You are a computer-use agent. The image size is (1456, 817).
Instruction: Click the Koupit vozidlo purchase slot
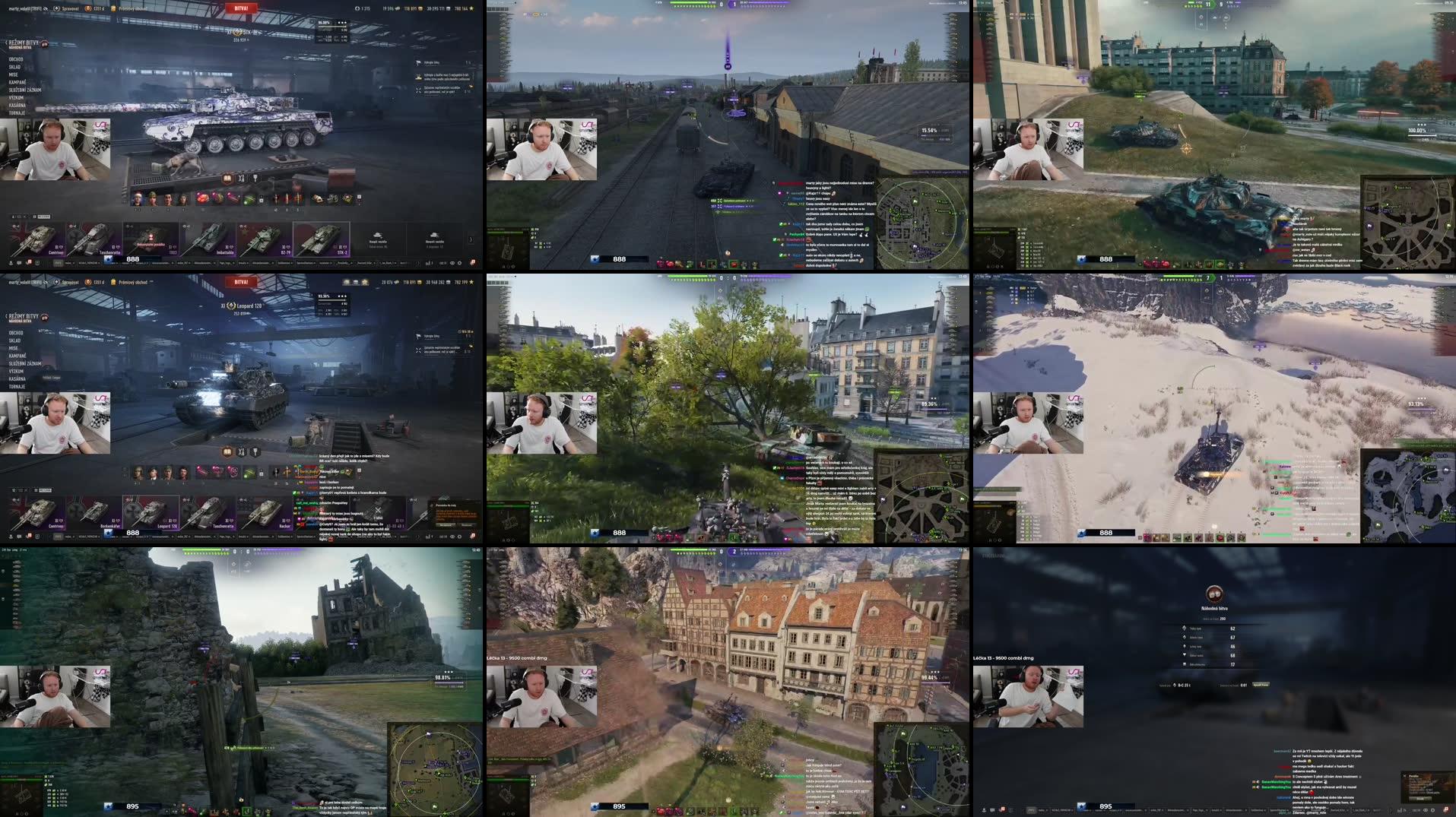point(376,238)
